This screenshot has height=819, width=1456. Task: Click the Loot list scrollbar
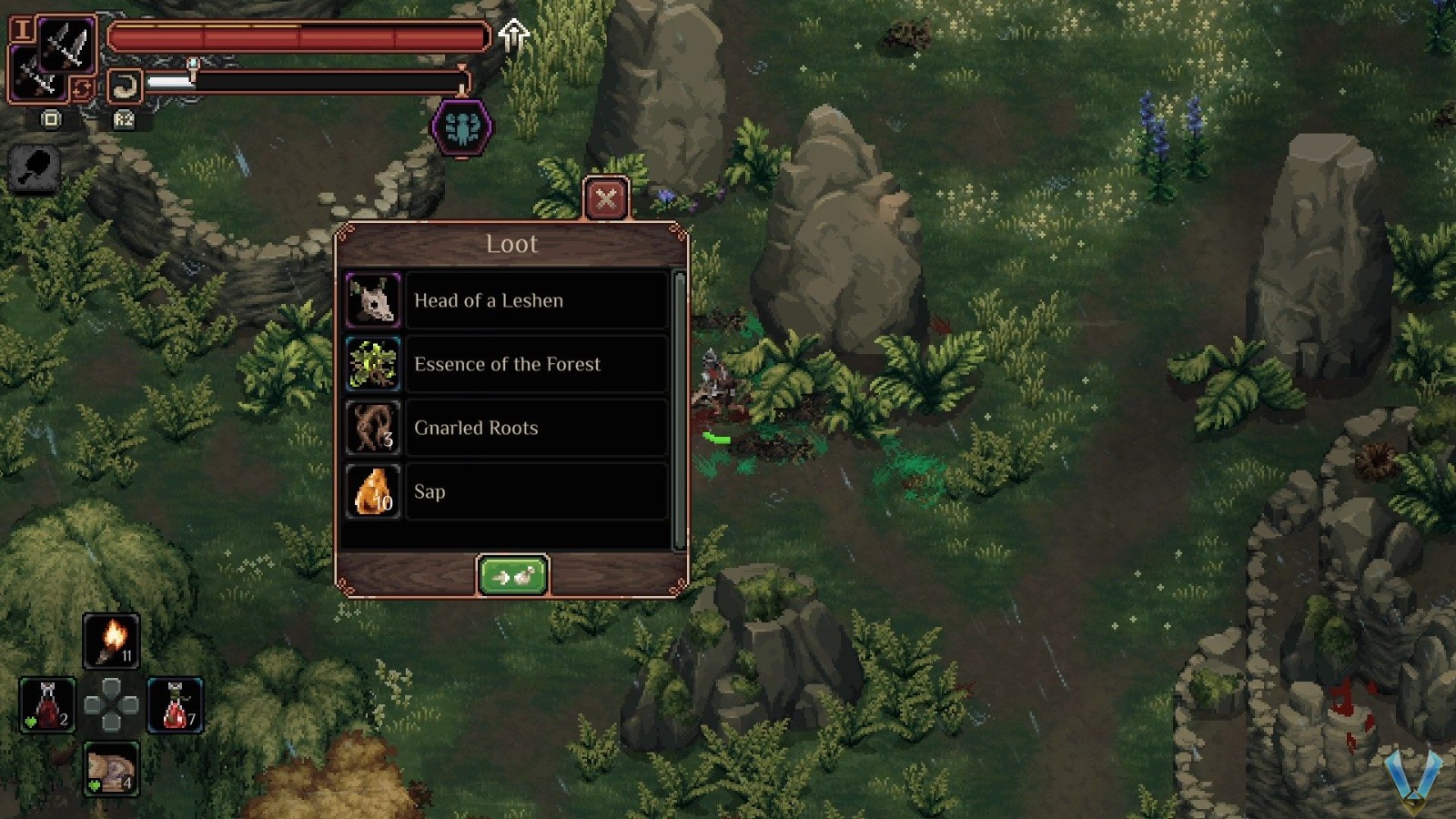pos(679,409)
